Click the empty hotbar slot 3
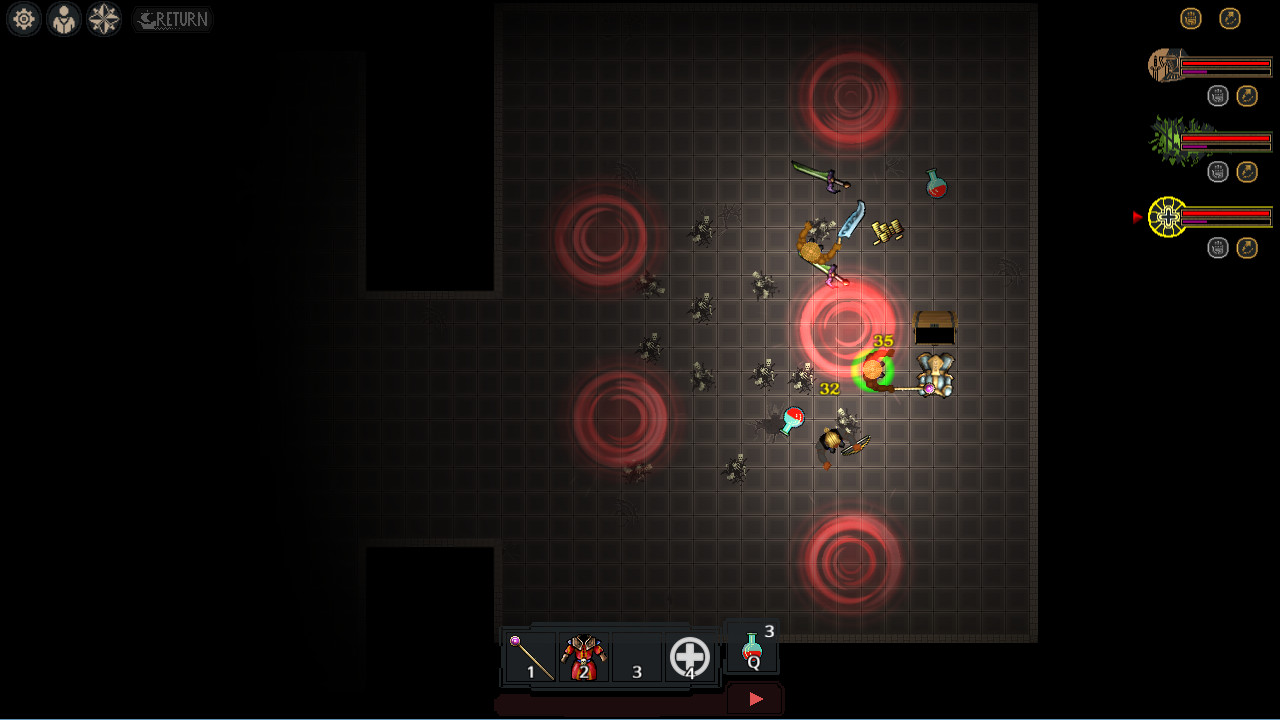The height and width of the screenshot is (720, 1280). pyautogui.click(x=637, y=655)
